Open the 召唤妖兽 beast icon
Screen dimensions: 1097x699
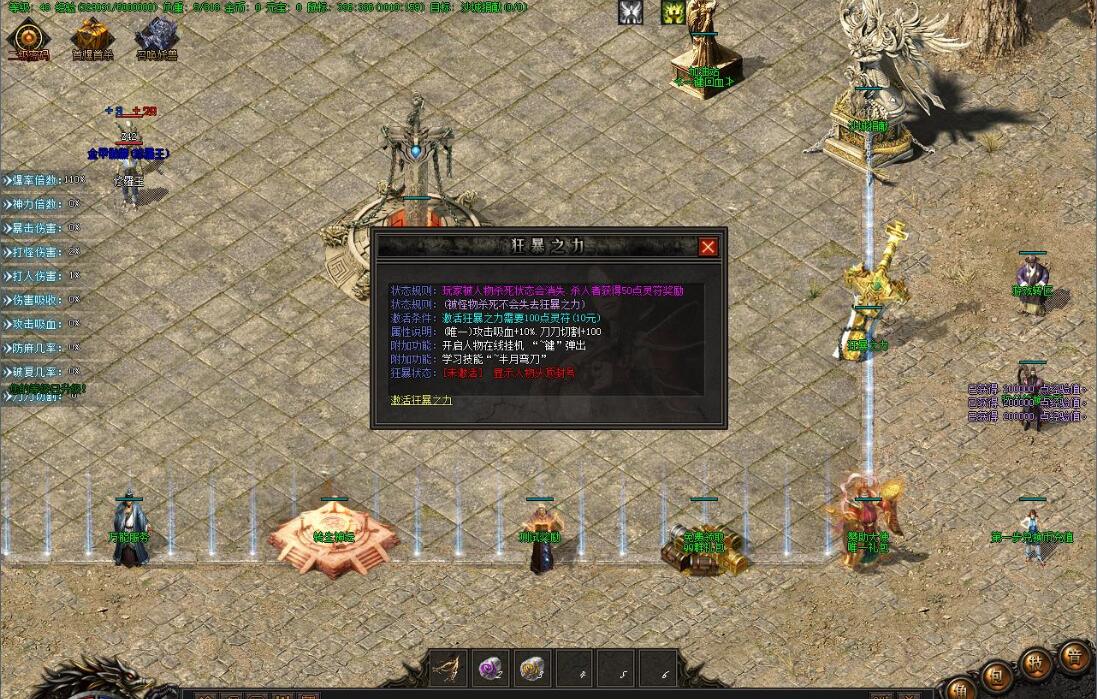156,38
